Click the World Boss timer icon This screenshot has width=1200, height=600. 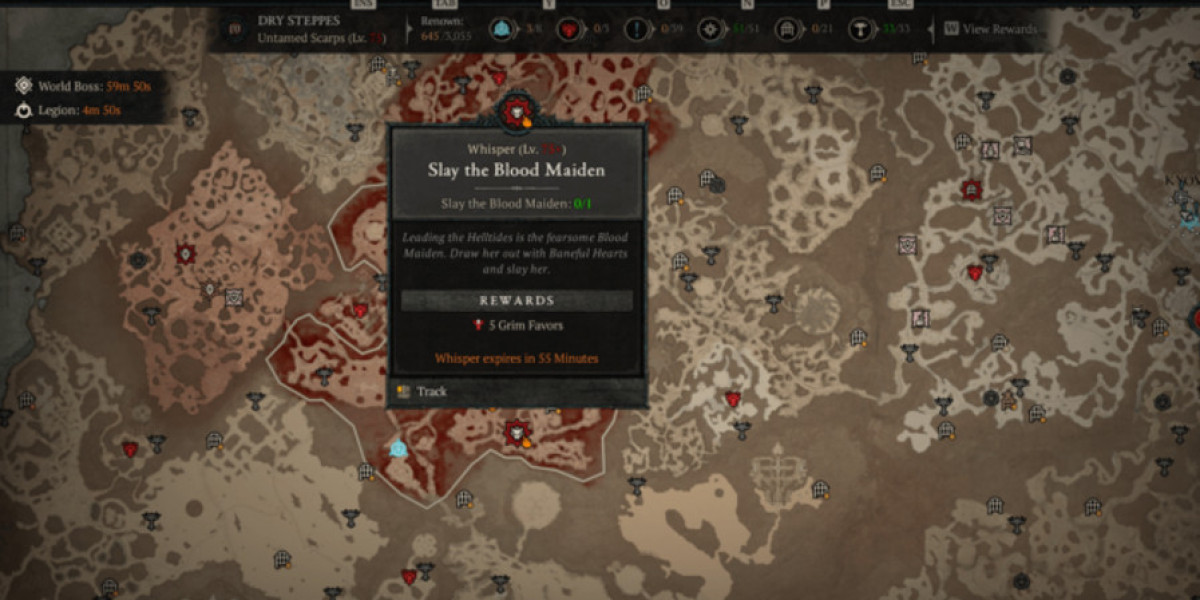pyautogui.click(x=23, y=86)
